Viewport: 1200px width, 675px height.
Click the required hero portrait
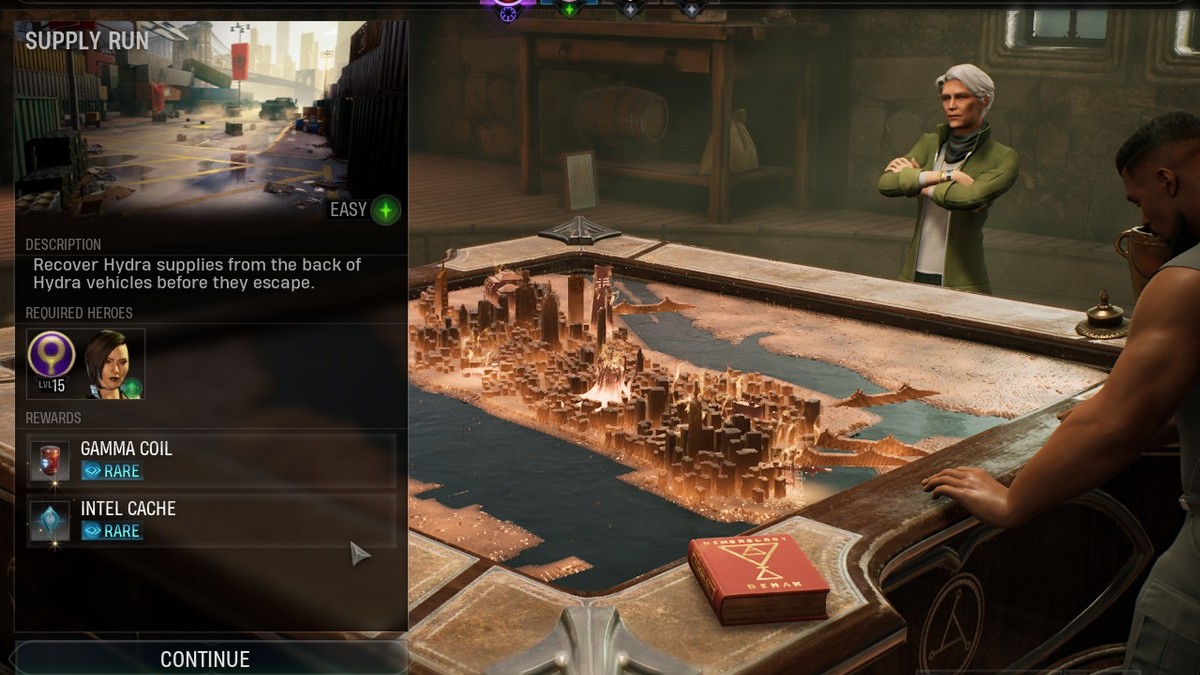[113, 365]
